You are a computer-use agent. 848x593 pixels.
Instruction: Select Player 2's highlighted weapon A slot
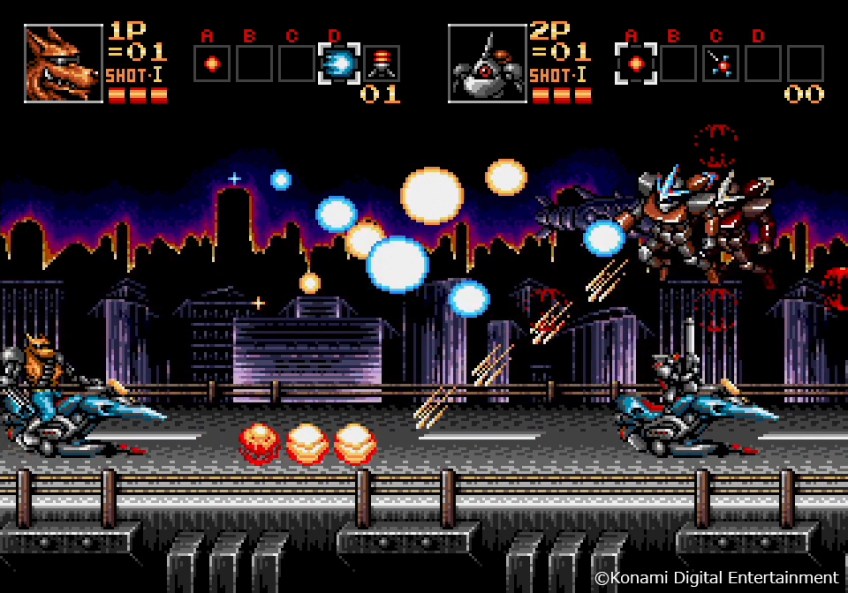click(x=636, y=64)
